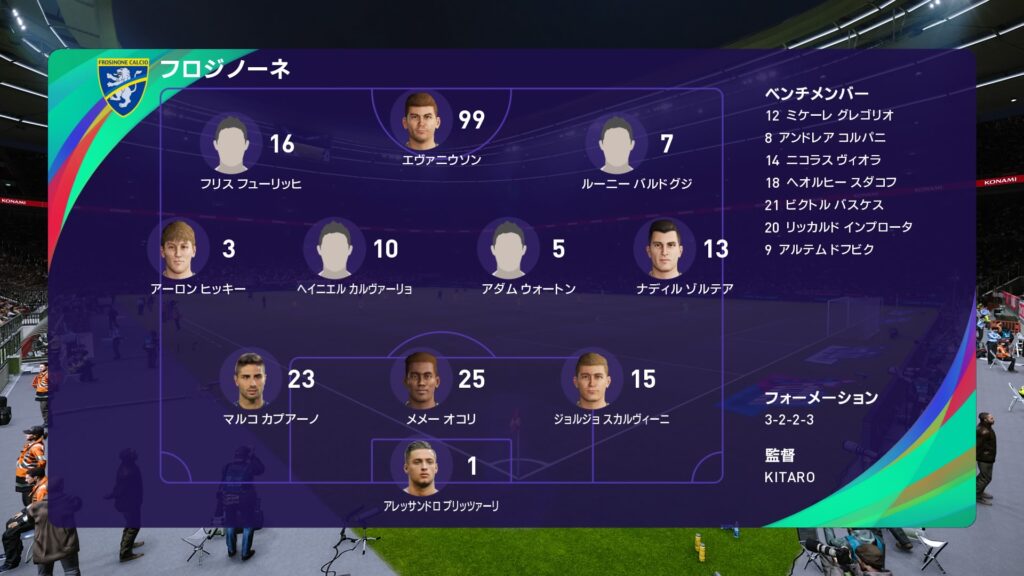Pick bench player number 9
This screenshot has width=1024, height=576.
coord(818,249)
